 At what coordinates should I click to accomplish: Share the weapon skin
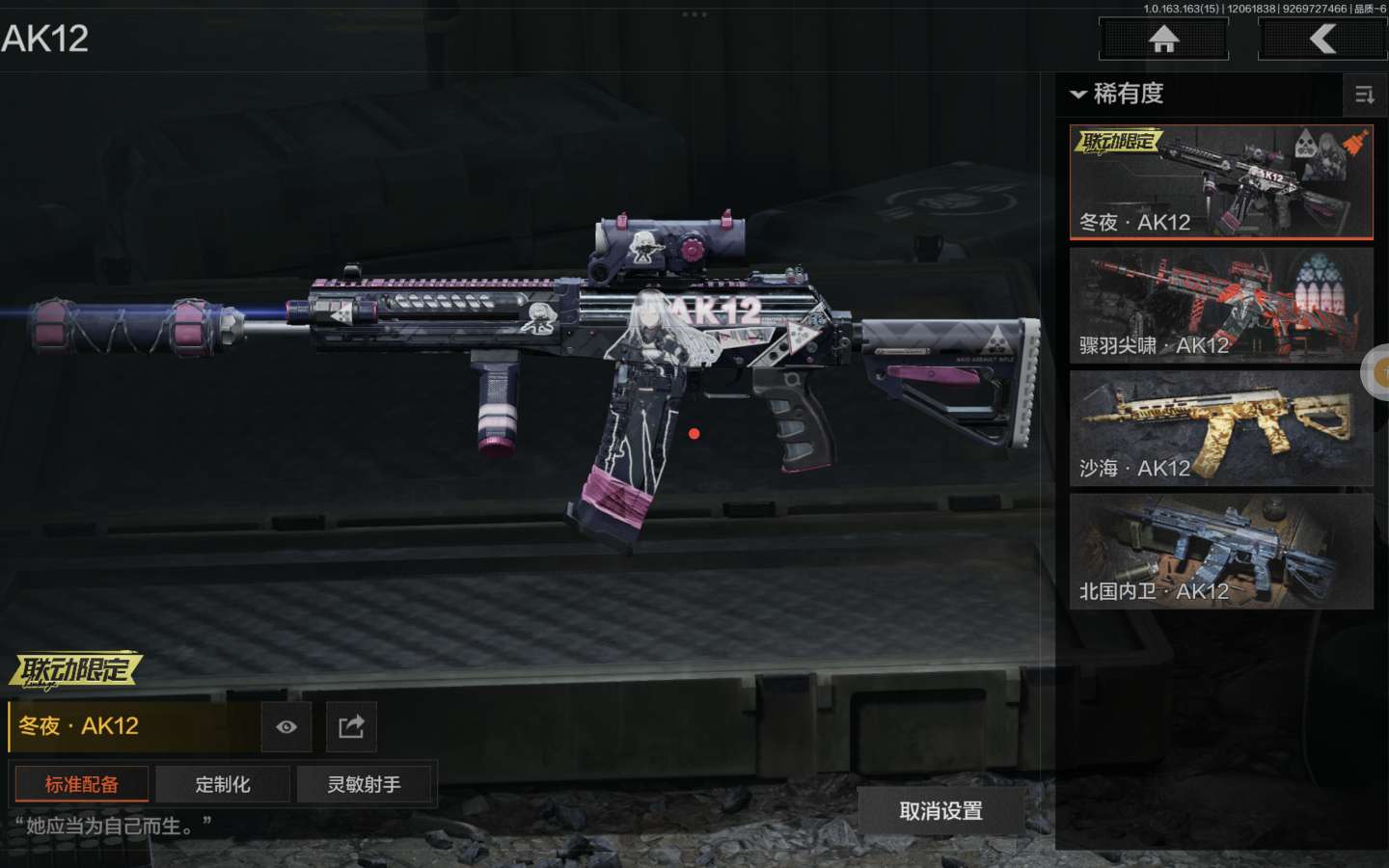(x=351, y=727)
